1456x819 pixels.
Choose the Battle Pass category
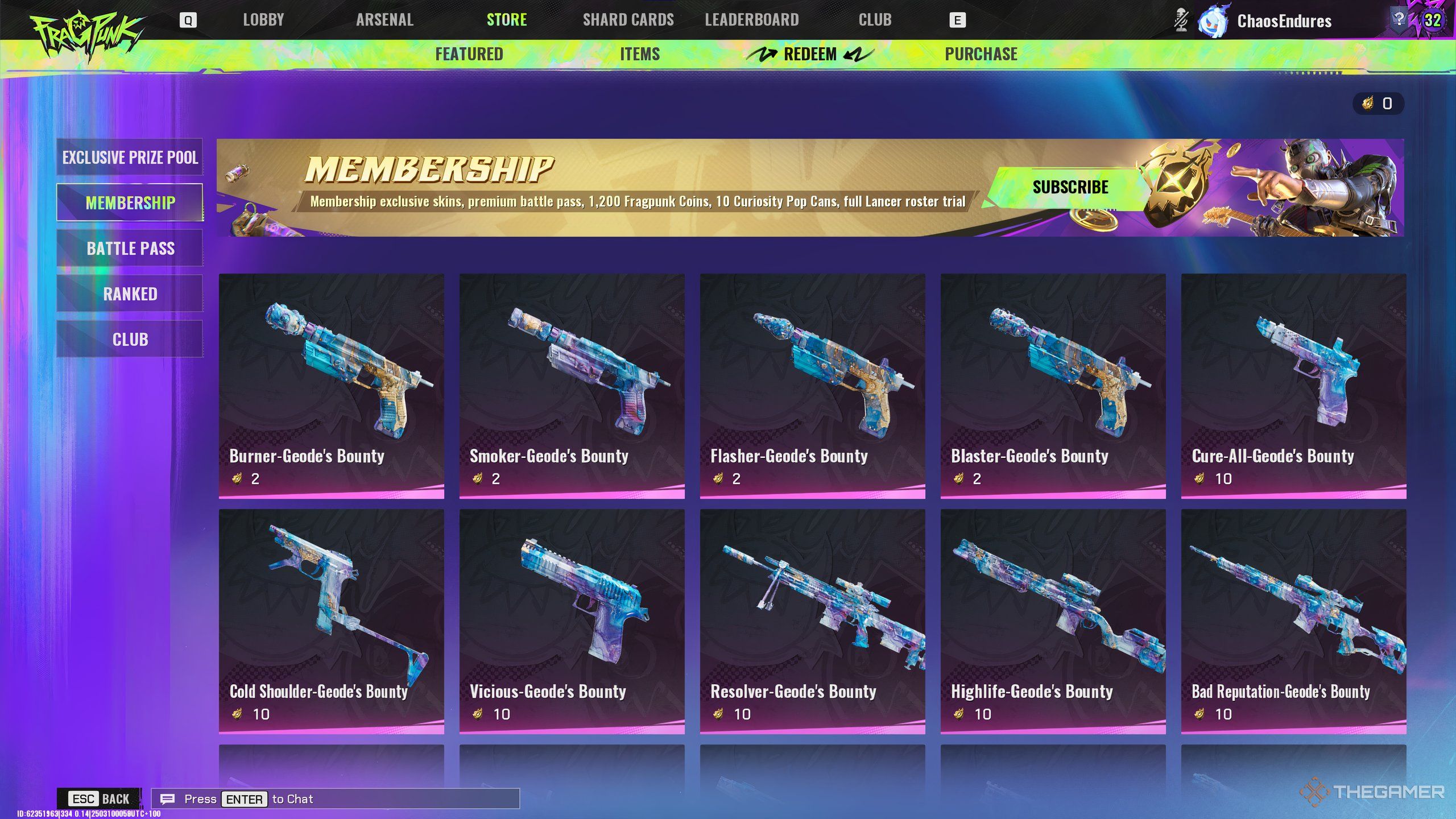130,248
